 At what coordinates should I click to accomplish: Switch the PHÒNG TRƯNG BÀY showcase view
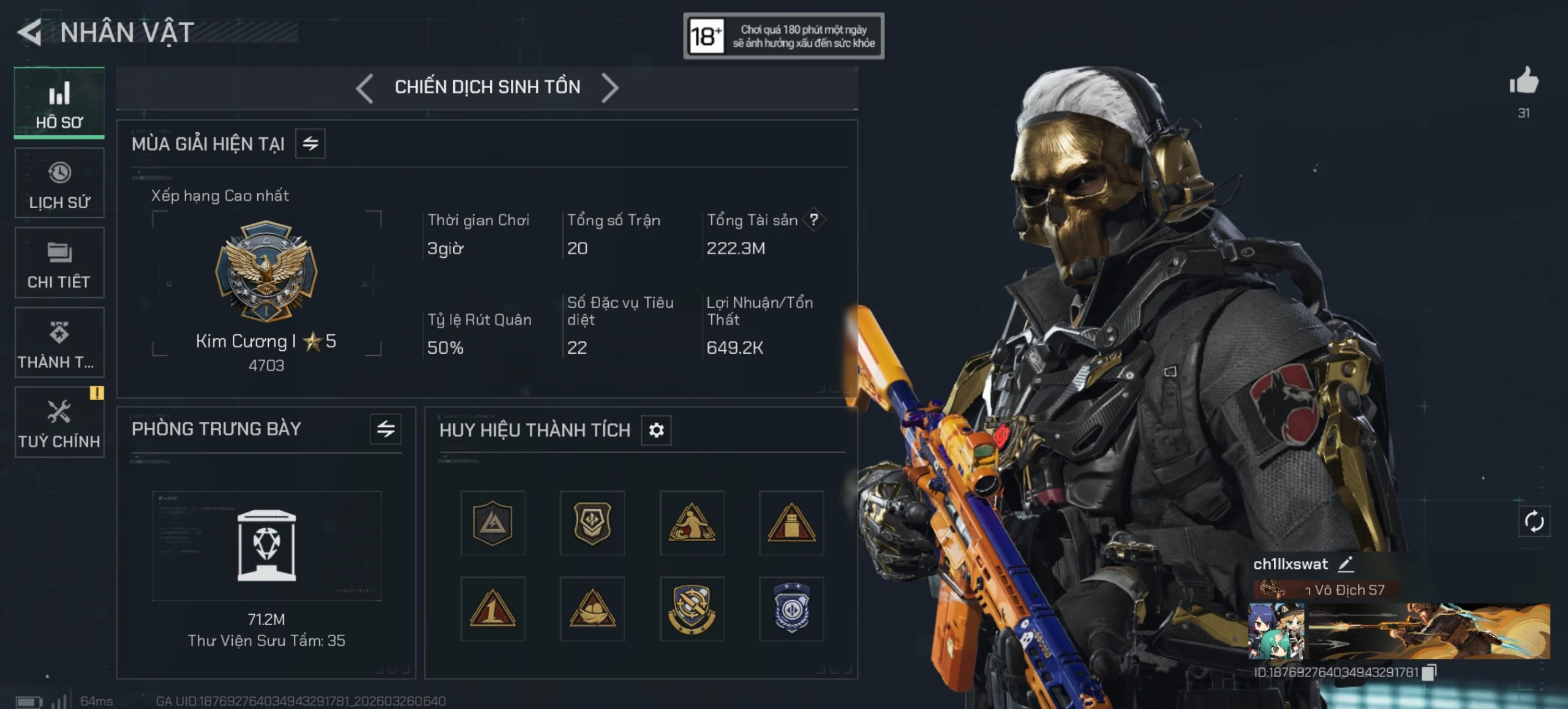click(386, 429)
